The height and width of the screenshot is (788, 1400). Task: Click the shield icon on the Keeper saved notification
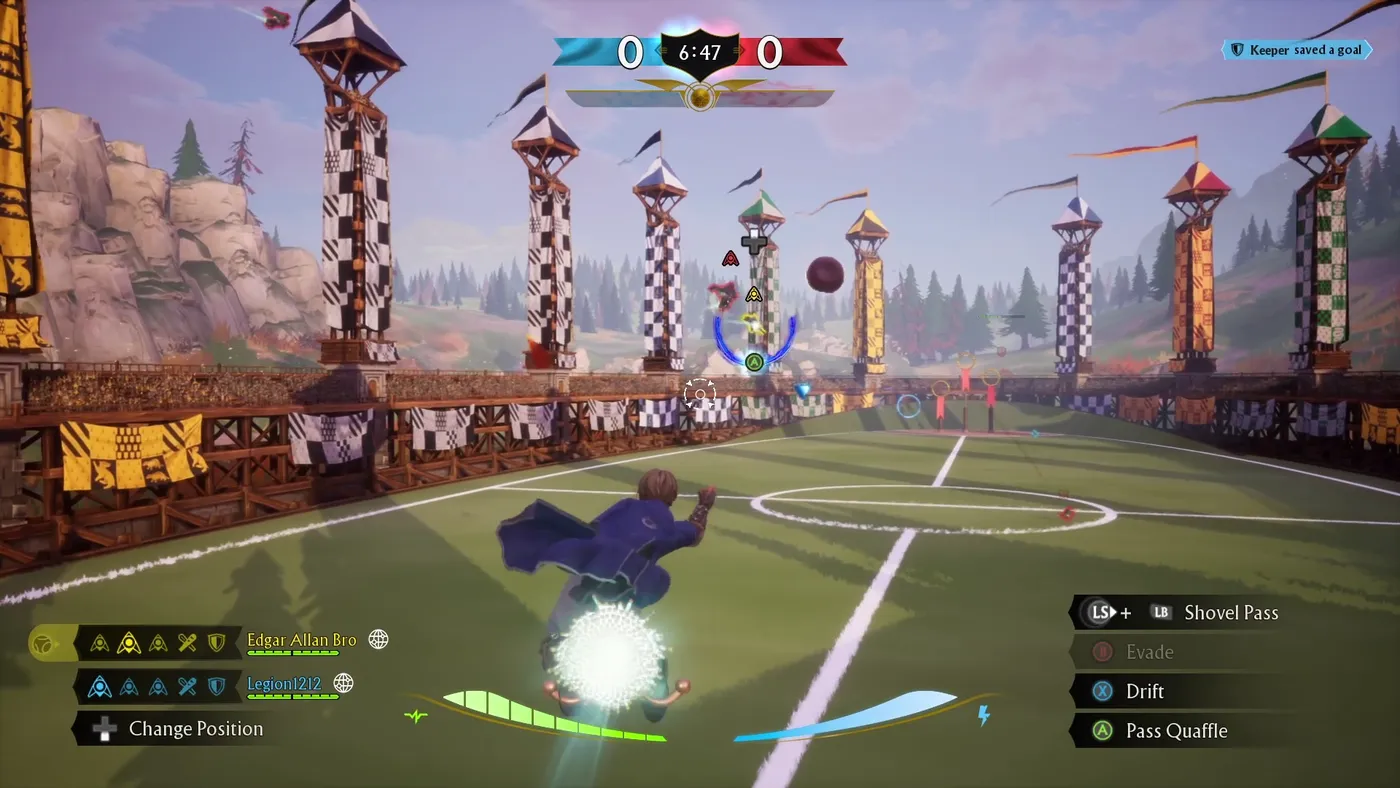(x=1237, y=48)
